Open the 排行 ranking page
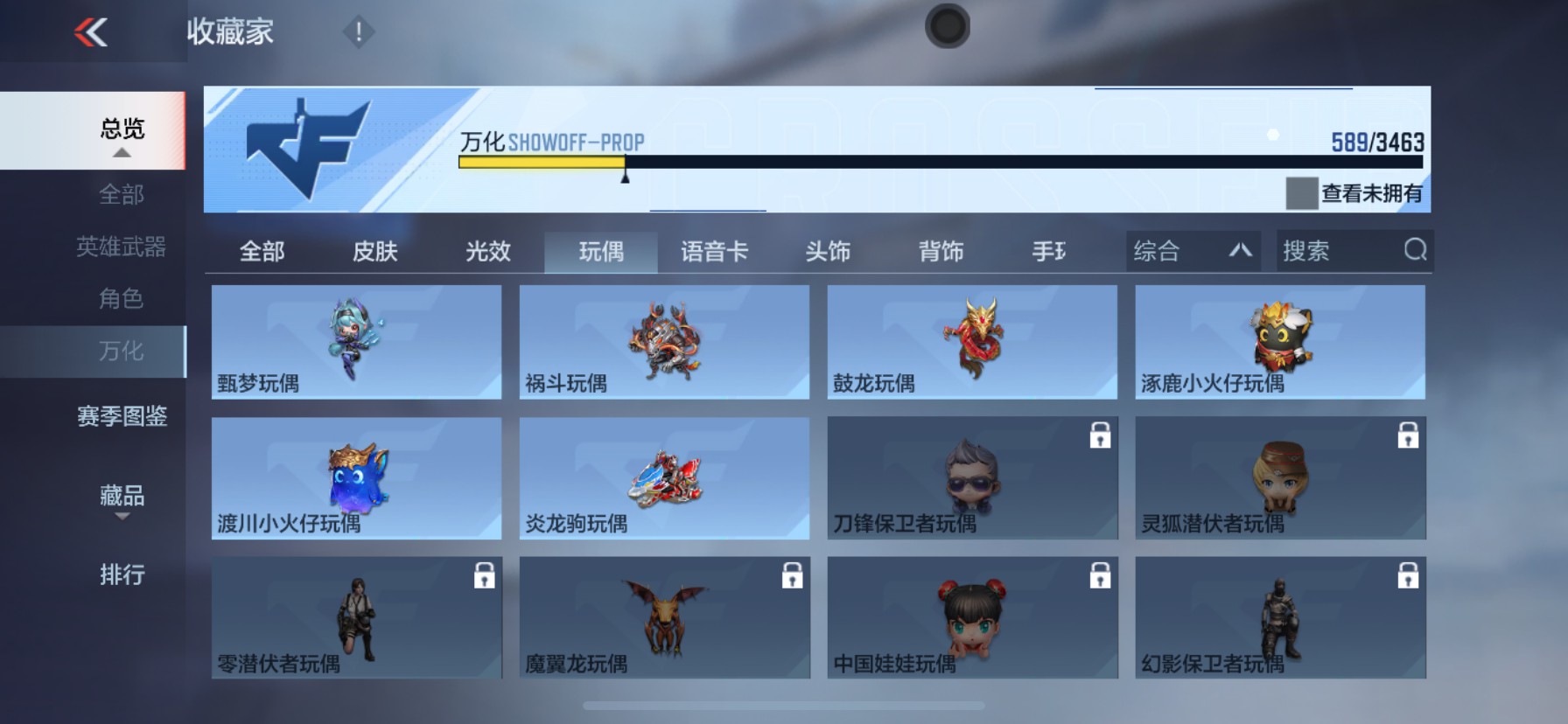Viewport: 1568px width, 724px height. coord(121,574)
